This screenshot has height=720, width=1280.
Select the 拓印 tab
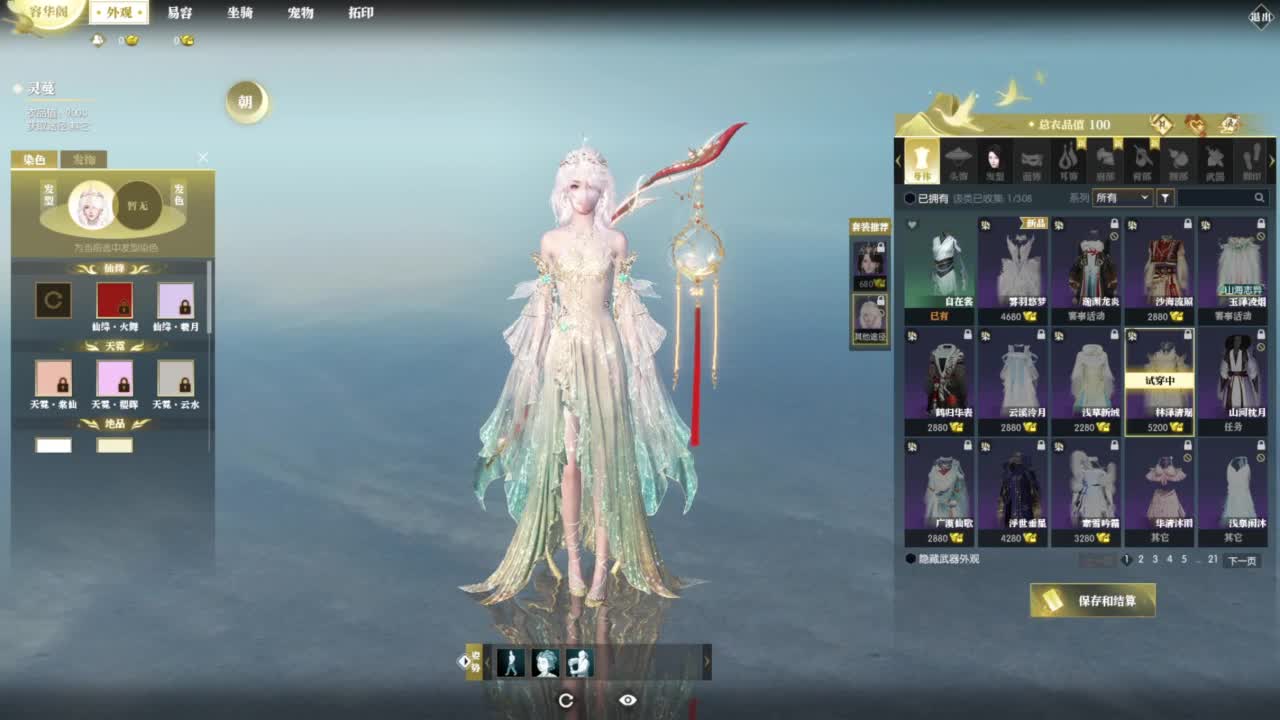point(361,13)
